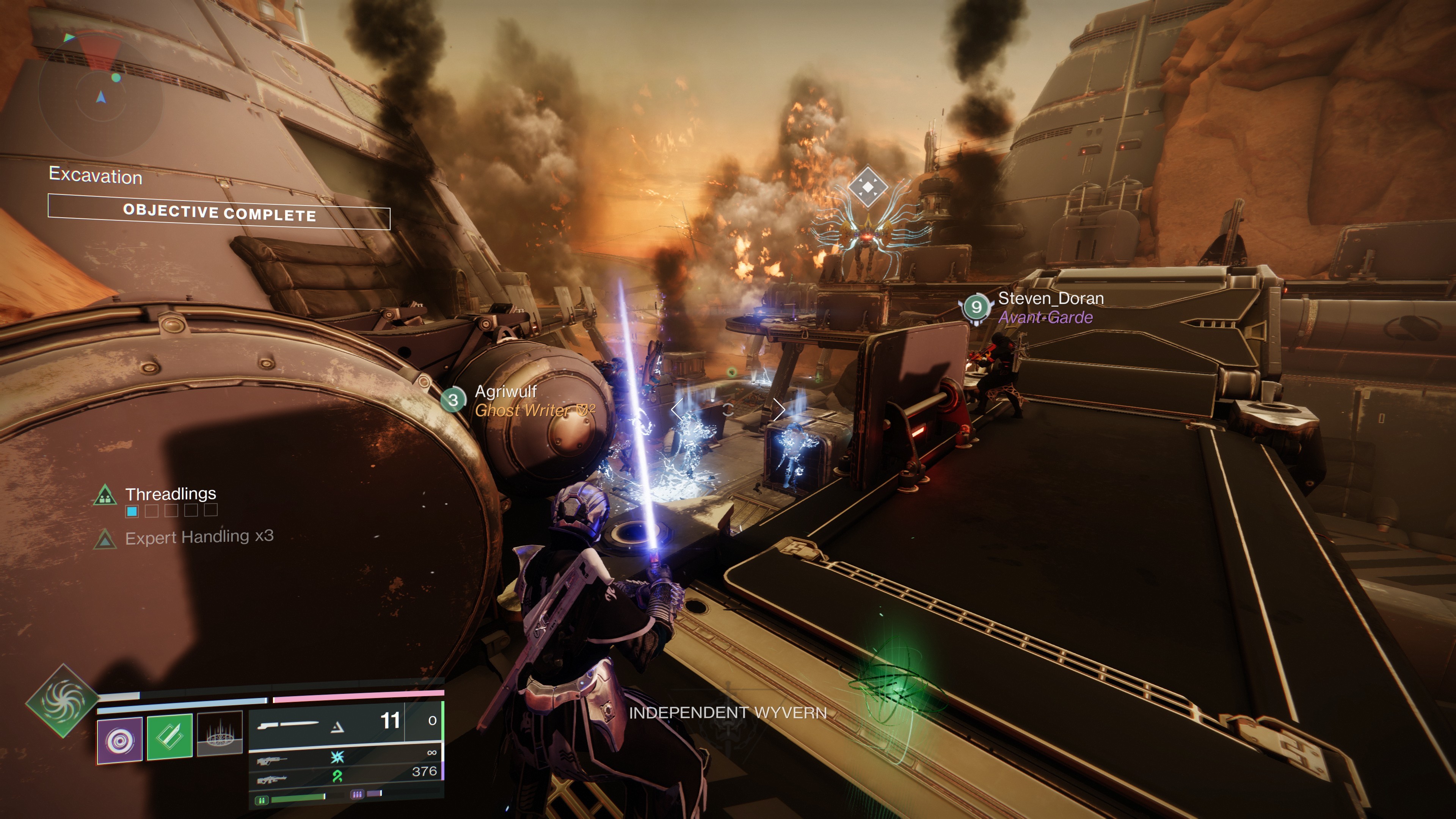
Task: Activate the diamond-shaped super ability icon
Action: point(62,700)
